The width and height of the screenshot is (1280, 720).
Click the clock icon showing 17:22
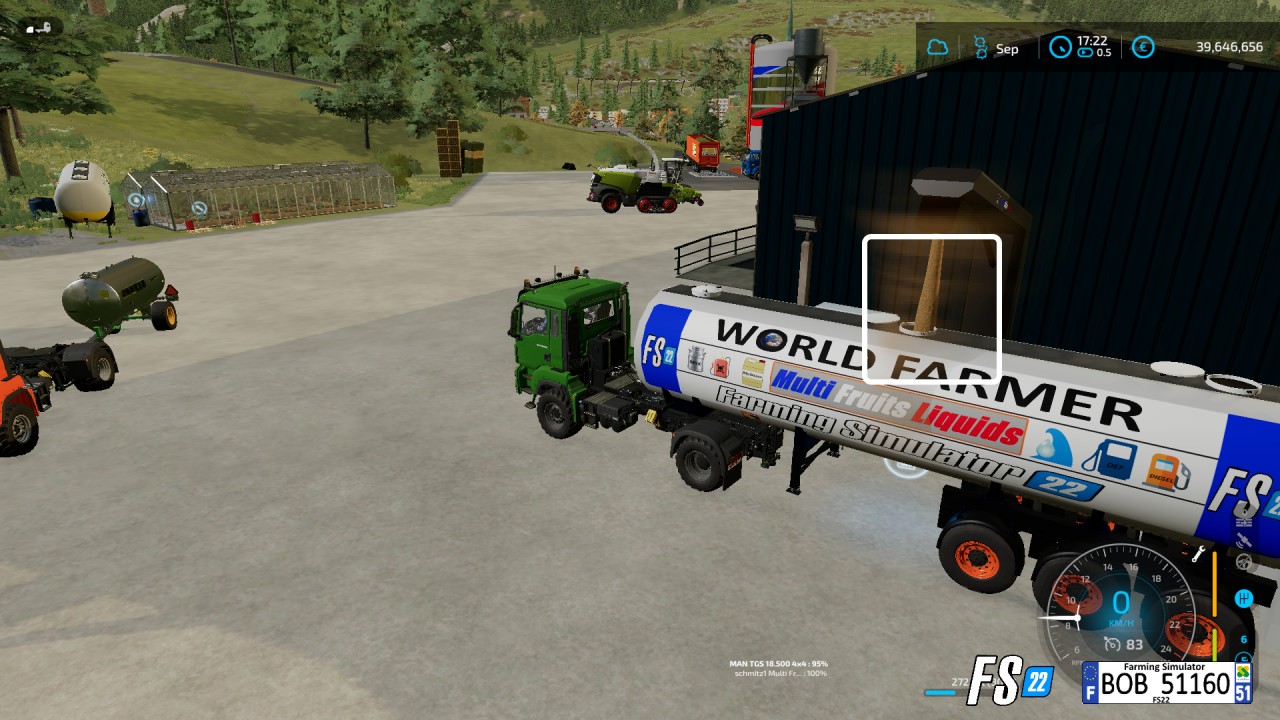pos(1059,47)
